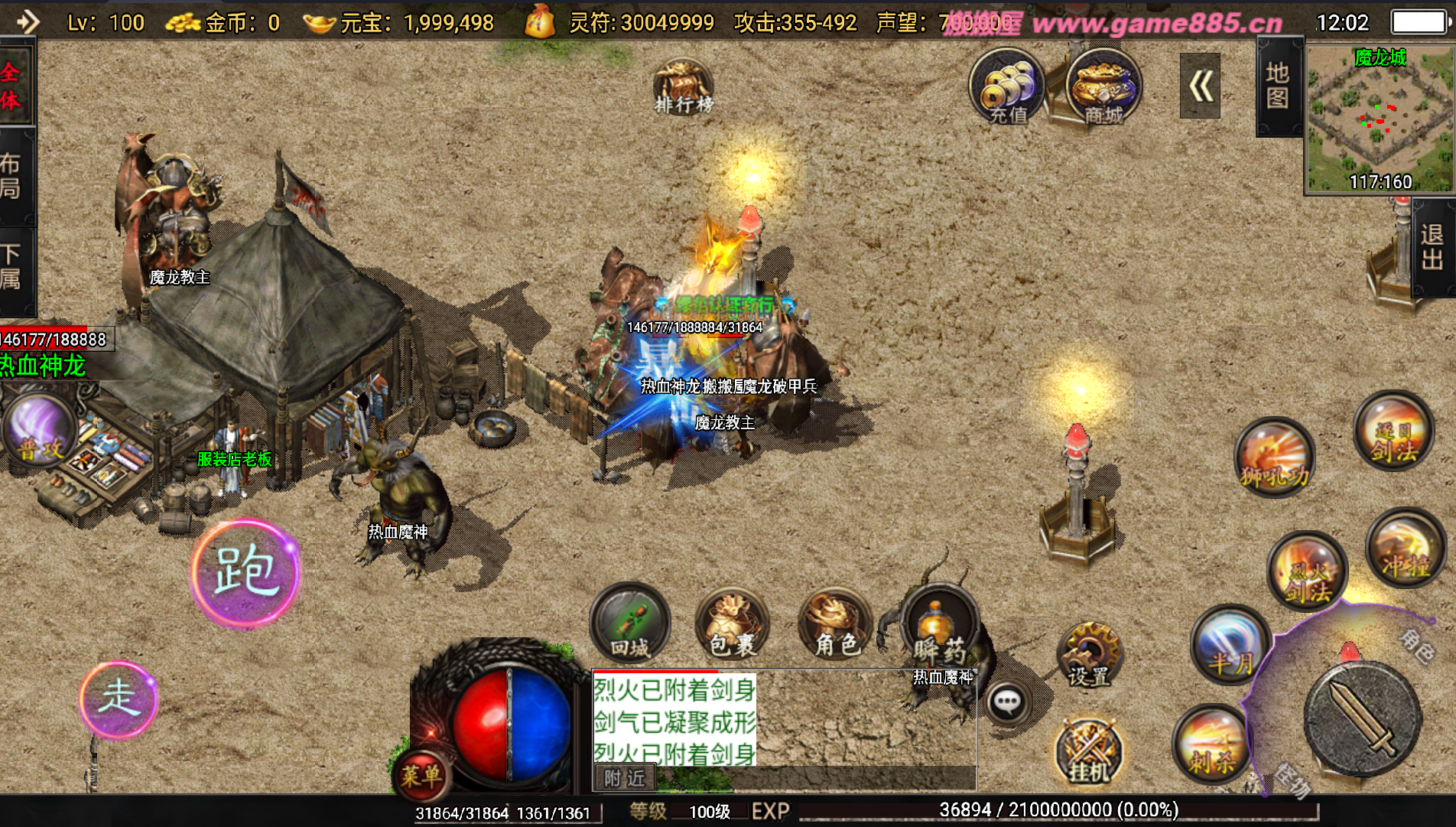Cast the 半月 half-moon skill
Image resolution: width=1456 pixels, height=827 pixels.
click(1229, 644)
